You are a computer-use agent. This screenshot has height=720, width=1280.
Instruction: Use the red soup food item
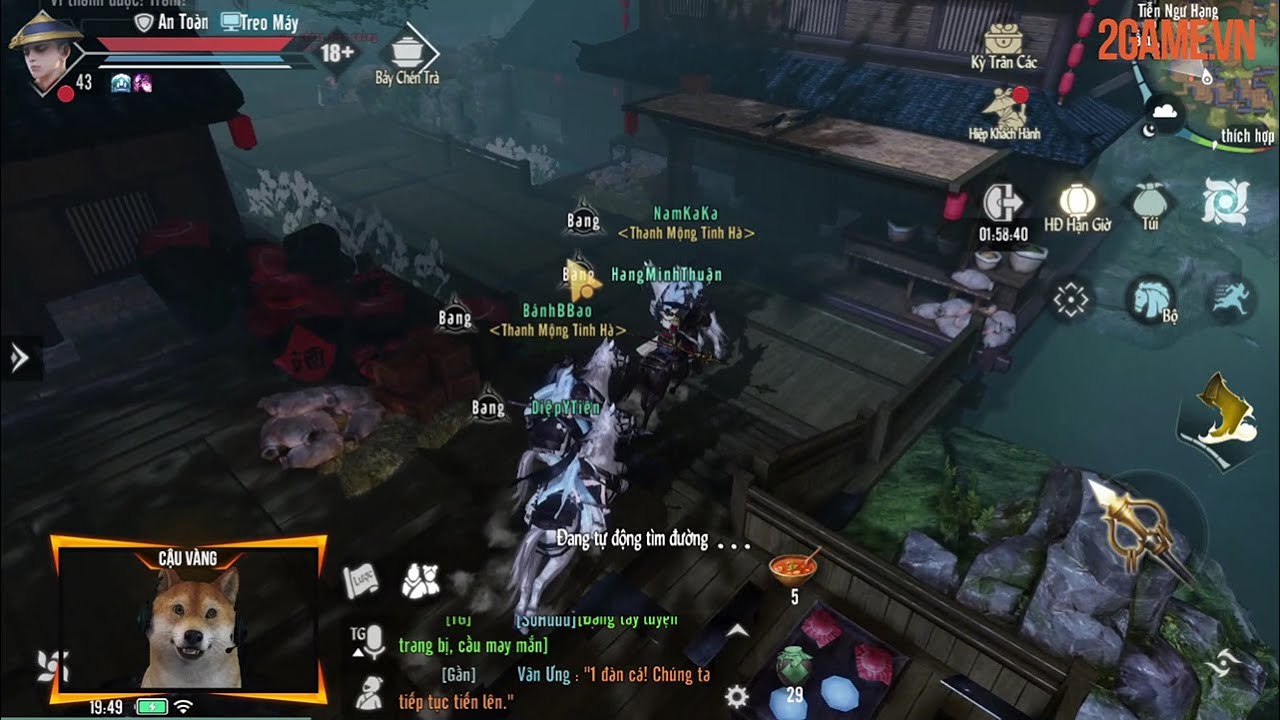click(x=793, y=568)
